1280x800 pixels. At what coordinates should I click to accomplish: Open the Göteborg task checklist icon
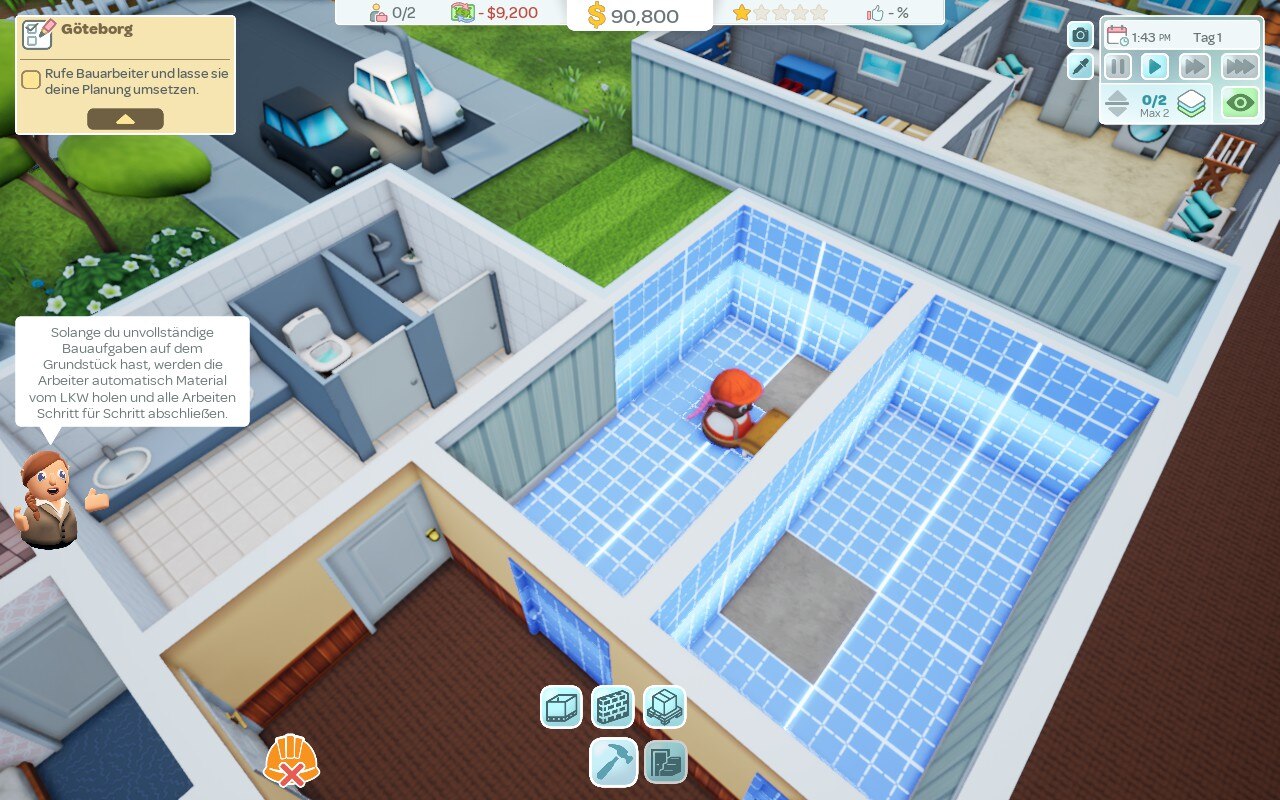pos(38,33)
